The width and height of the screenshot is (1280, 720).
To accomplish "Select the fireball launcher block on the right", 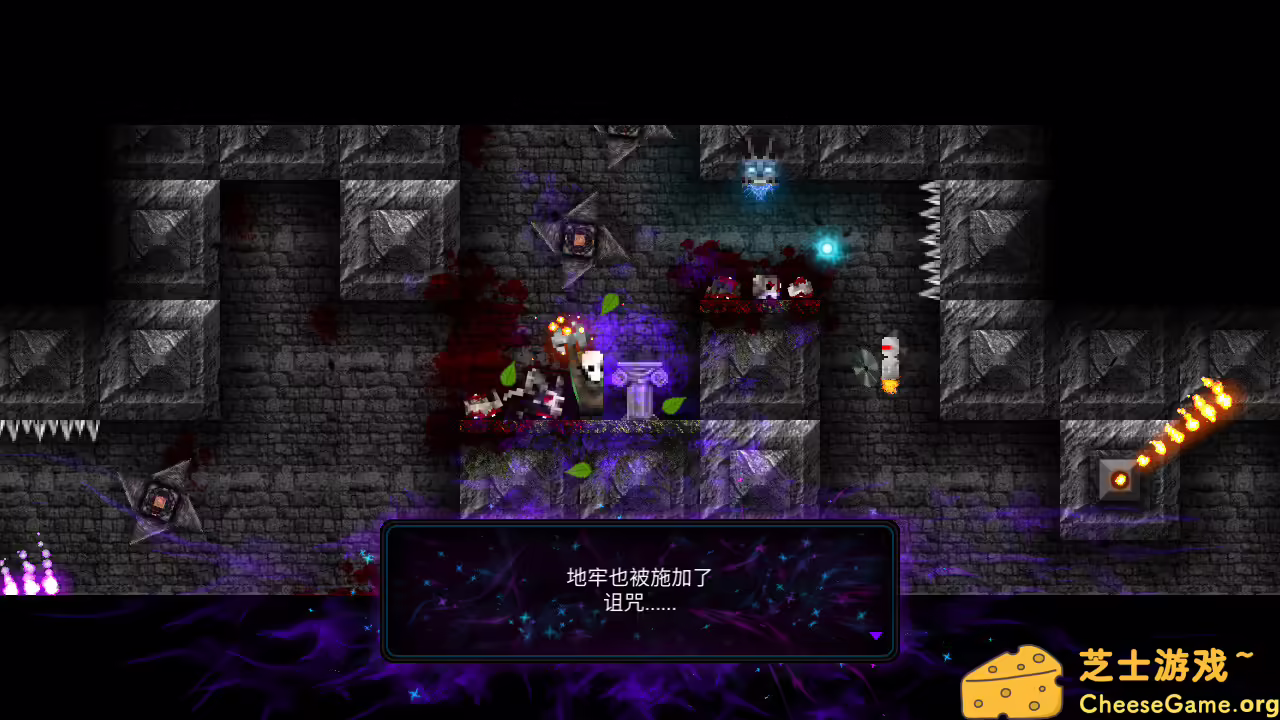I will point(1119,478).
